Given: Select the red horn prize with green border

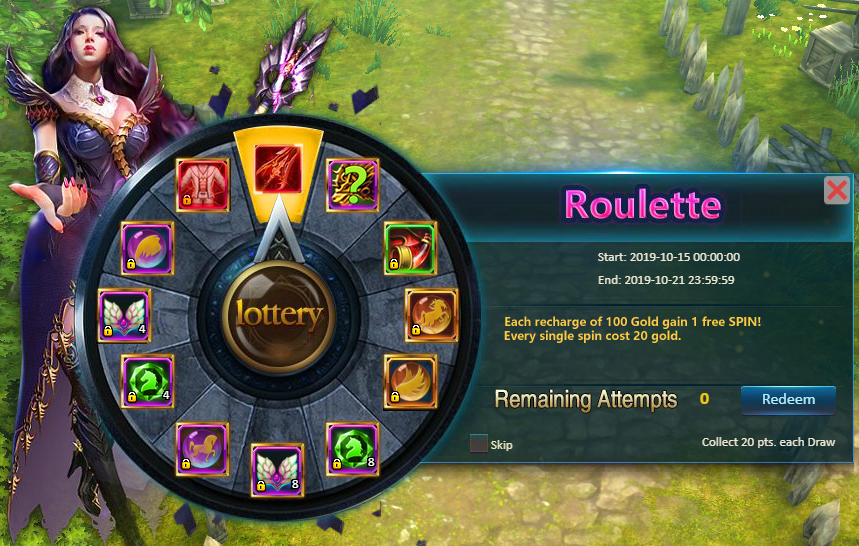Looking at the screenshot, I should tap(411, 247).
